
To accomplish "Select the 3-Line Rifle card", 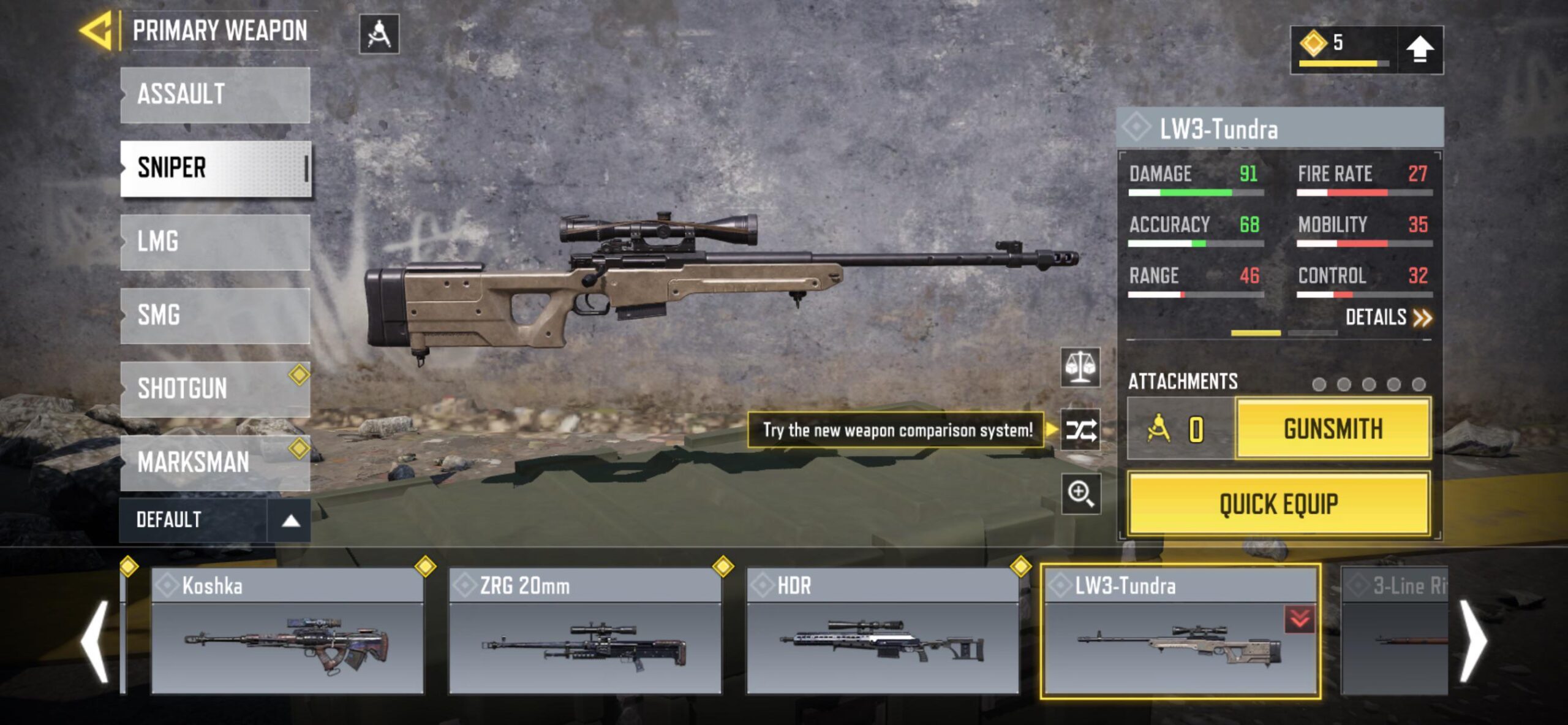I will coord(1394,631).
